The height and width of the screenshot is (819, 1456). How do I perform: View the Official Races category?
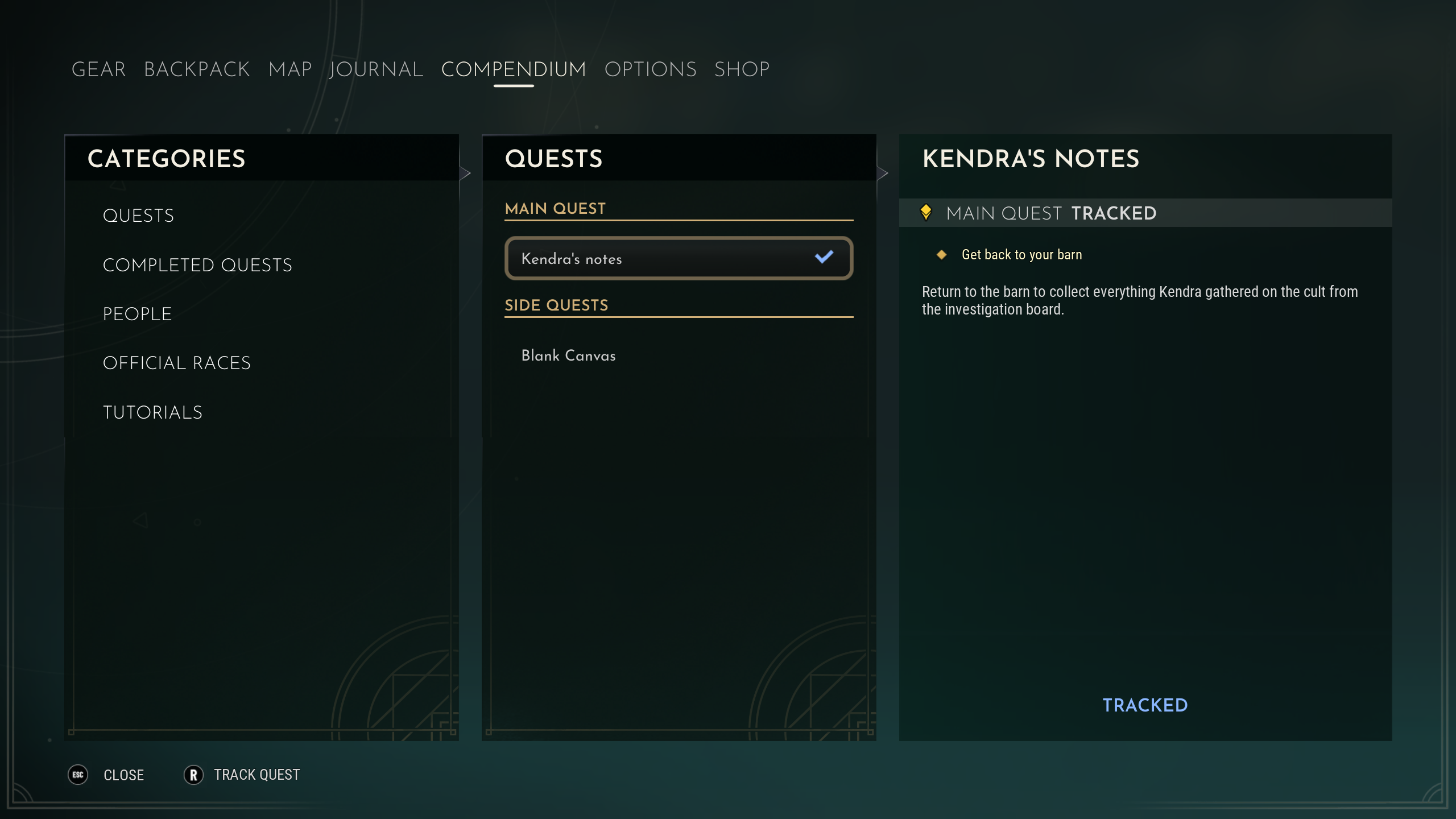(176, 363)
